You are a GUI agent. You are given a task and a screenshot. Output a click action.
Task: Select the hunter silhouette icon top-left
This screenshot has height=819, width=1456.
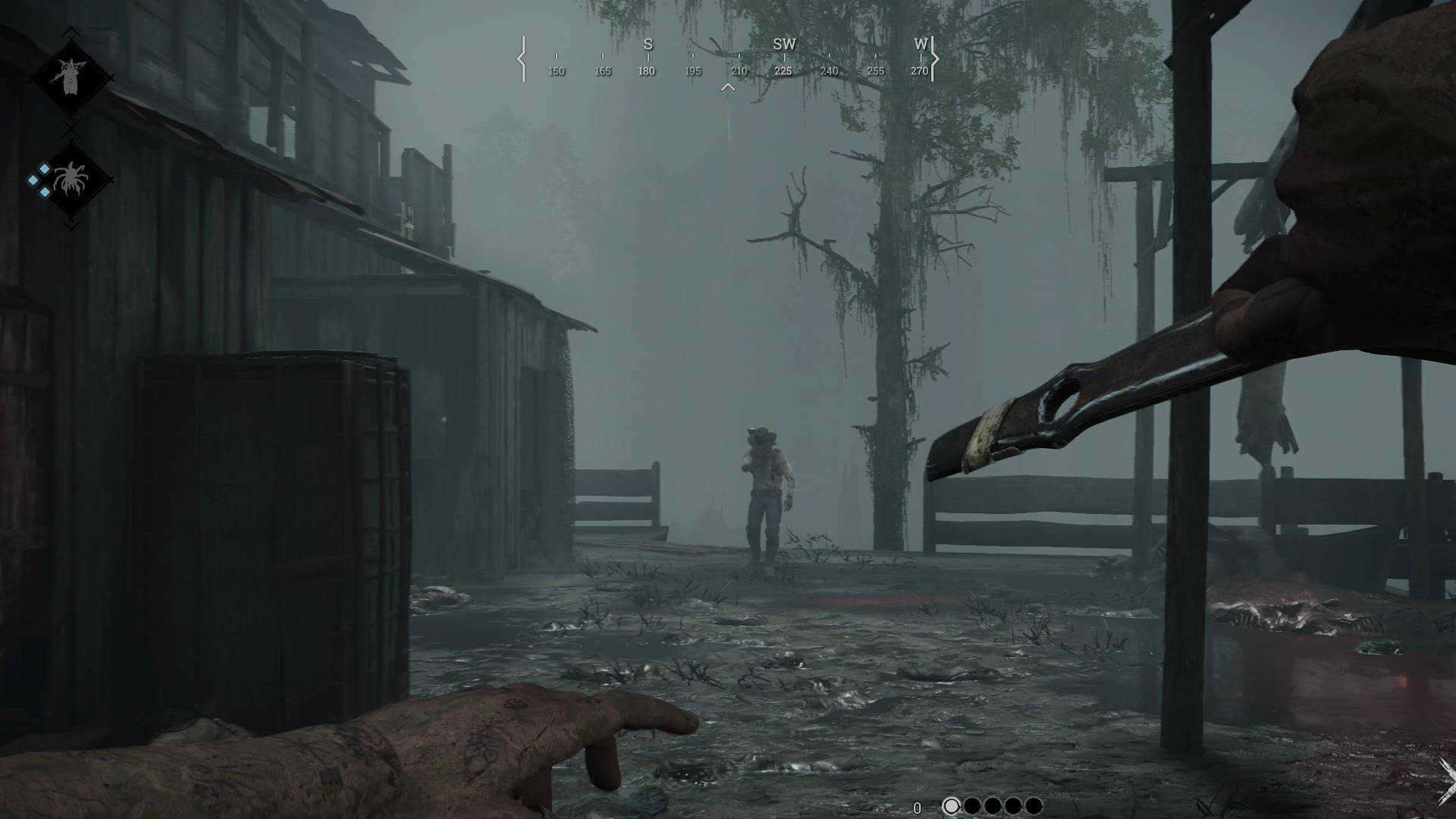[x=68, y=72]
